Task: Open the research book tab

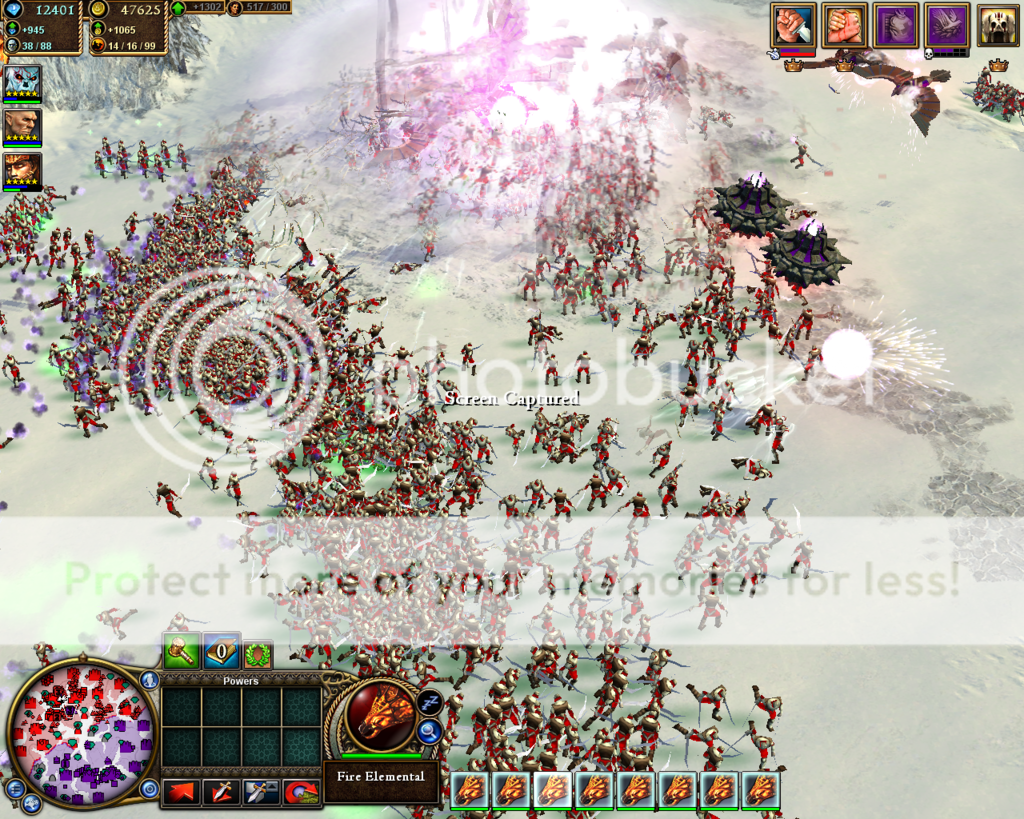Action: pos(221,652)
